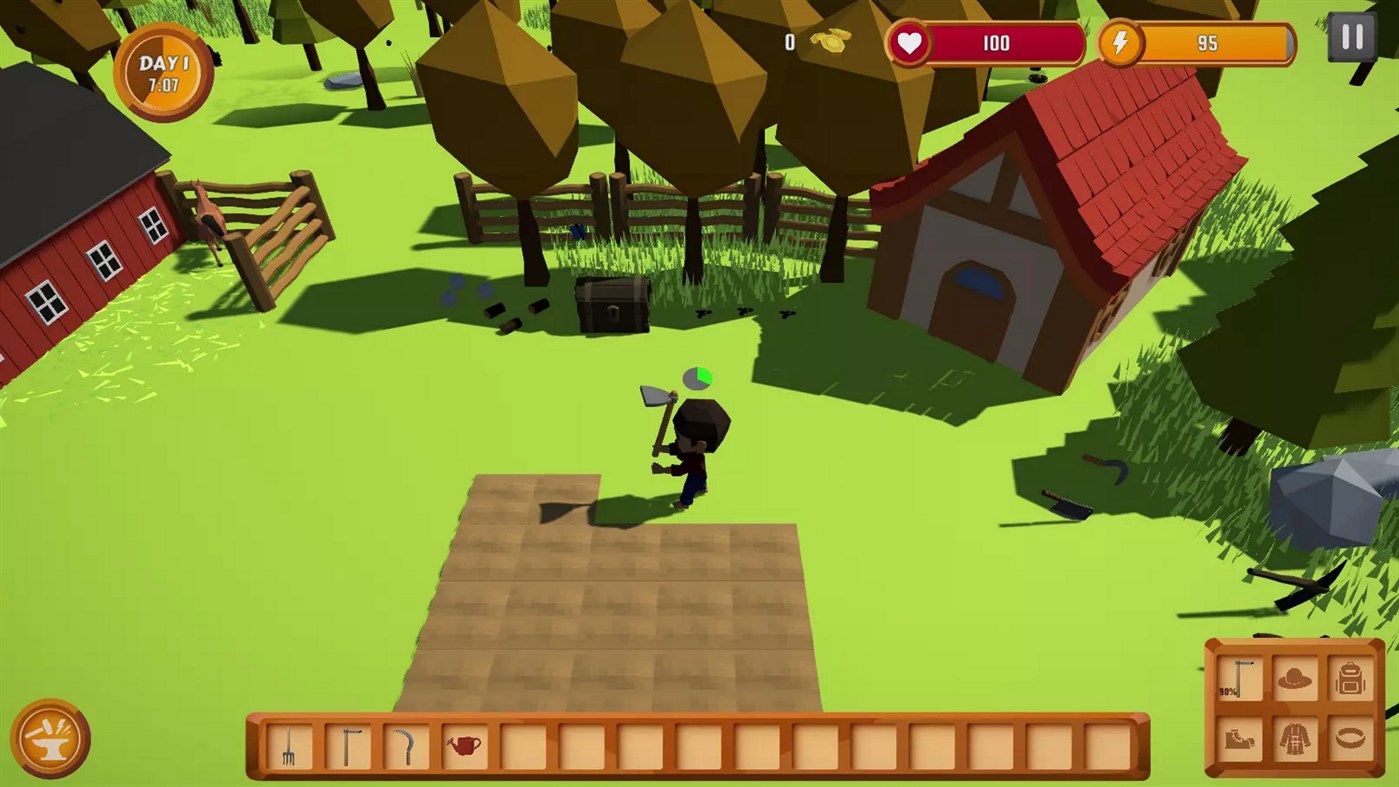Click the energy bar showing 95
Image resolution: width=1399 pixels, height=787 pixels.
coord(1208,43)
